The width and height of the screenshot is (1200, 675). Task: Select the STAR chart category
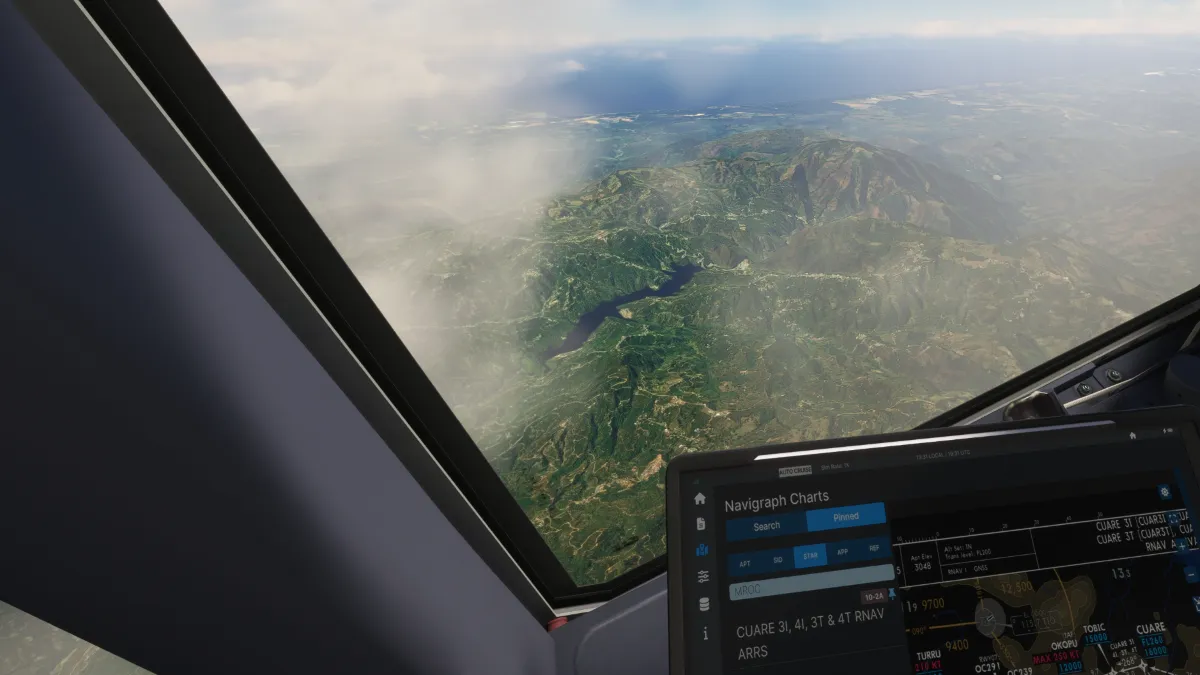click(x=810, y=557)
